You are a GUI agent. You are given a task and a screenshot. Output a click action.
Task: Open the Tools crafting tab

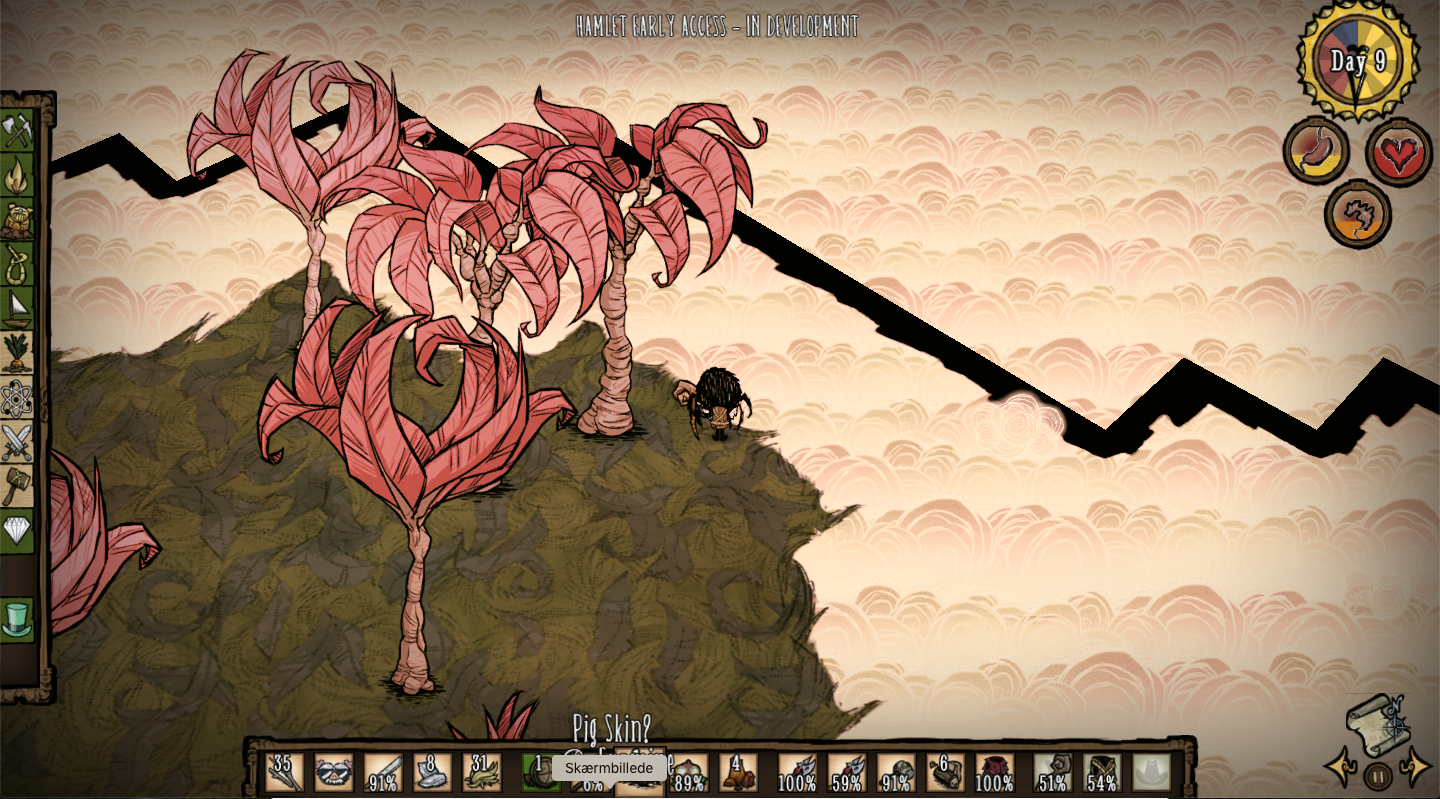pyautogui.click(x=17, y=131)
